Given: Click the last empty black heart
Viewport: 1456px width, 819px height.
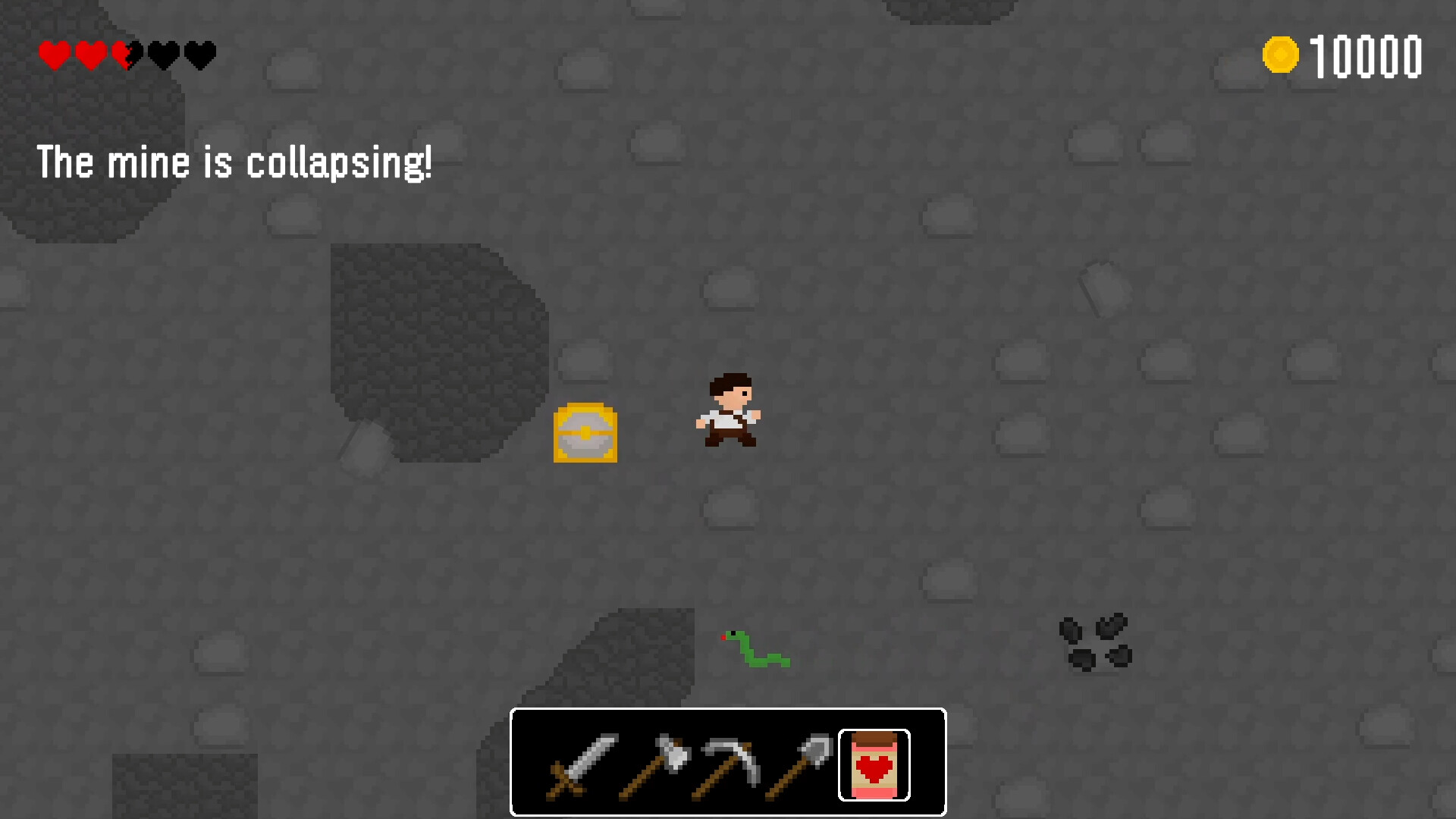Looking at the screenshot, I should pos(199,55).
